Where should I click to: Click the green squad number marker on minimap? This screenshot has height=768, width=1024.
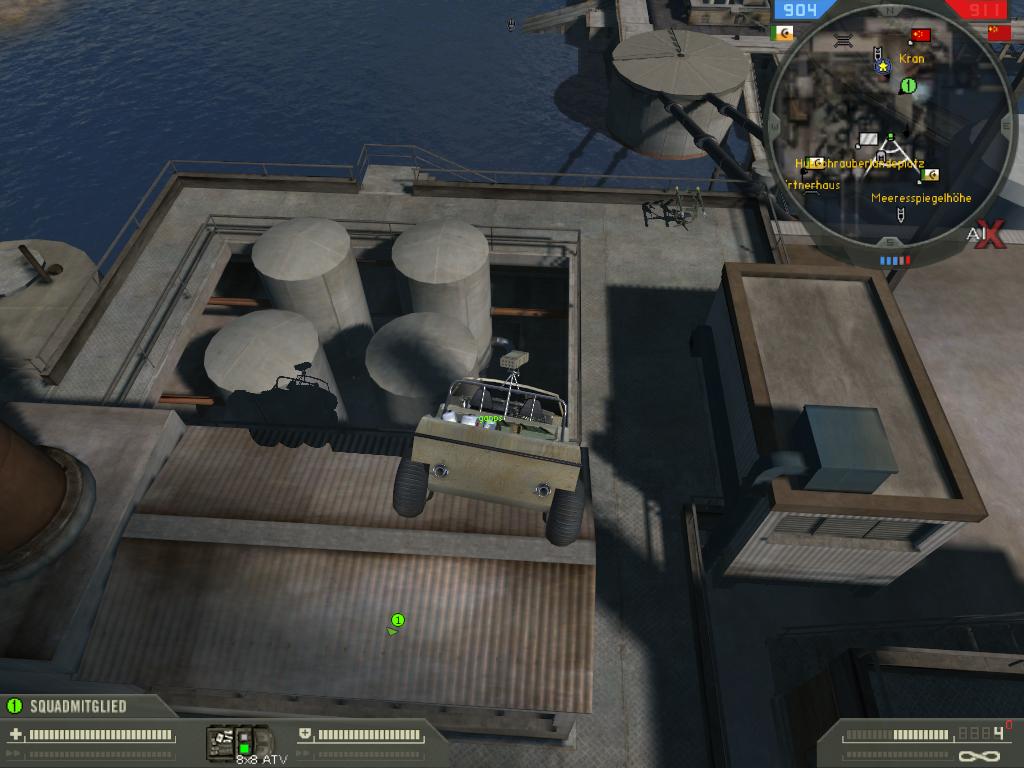pyautogui.click(x=909, y=86)
